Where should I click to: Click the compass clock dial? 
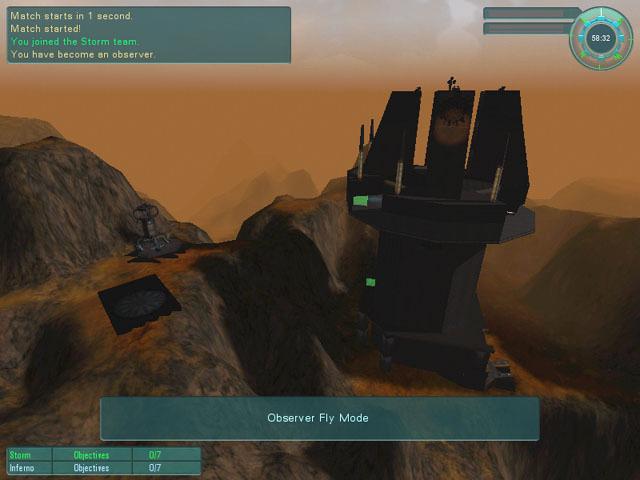pos(600,38)
